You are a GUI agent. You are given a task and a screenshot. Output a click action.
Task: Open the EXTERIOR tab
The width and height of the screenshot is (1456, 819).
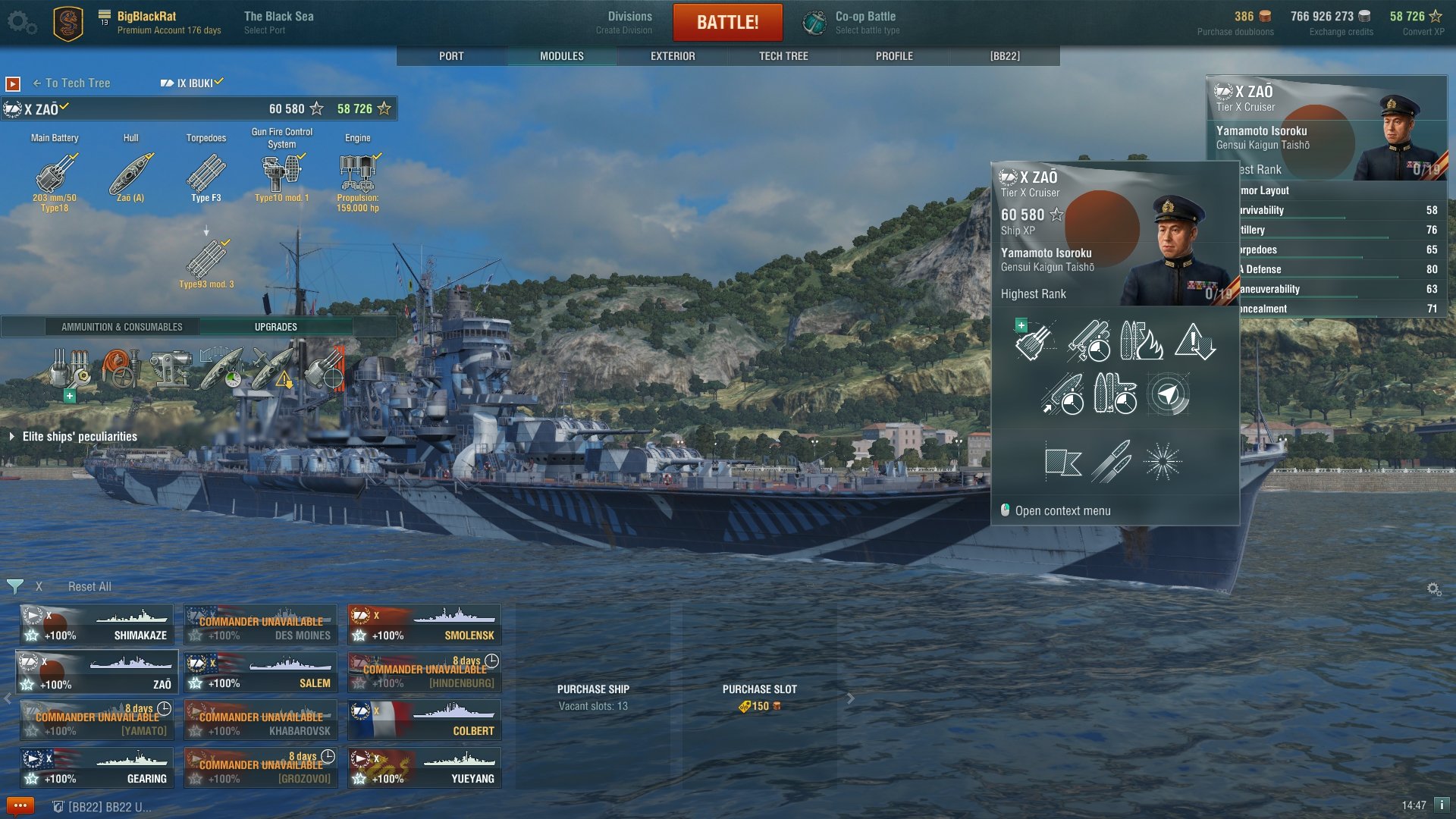point(673,56)
